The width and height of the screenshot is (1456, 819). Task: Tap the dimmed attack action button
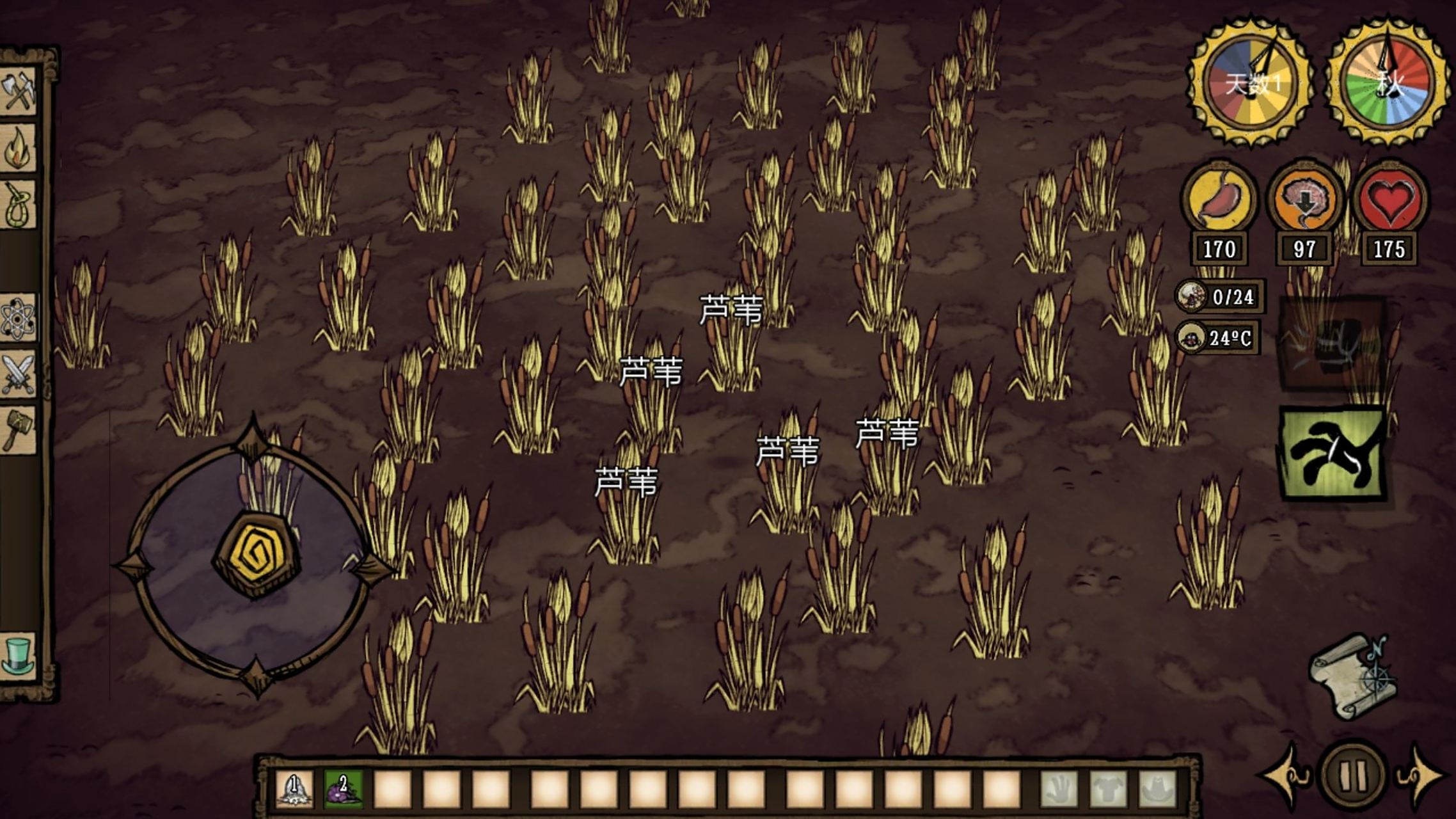[1333, 342]
